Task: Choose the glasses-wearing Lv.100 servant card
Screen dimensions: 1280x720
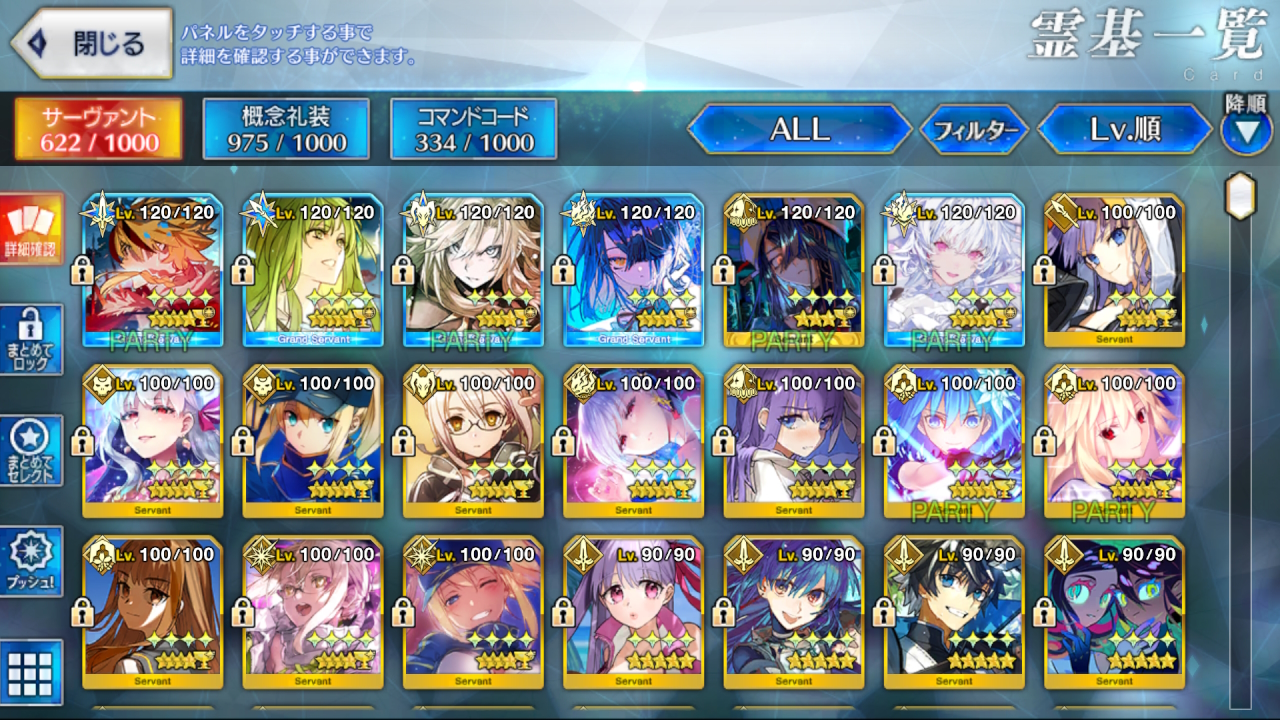Action: click(473, 441)
